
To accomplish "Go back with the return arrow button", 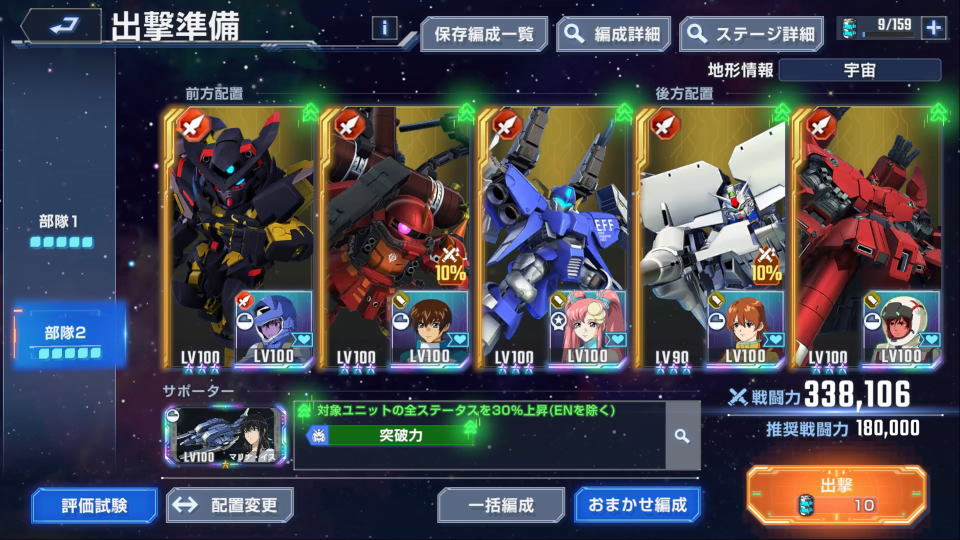I will pos(61,26).
